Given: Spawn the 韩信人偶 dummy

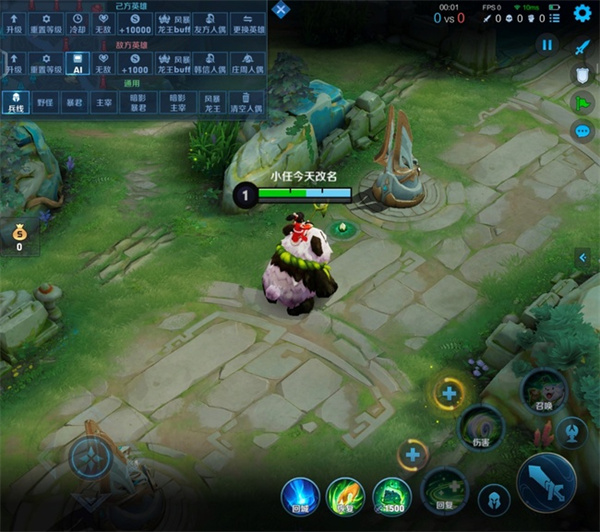Looking at the screenshot, I should click(209, 63).
